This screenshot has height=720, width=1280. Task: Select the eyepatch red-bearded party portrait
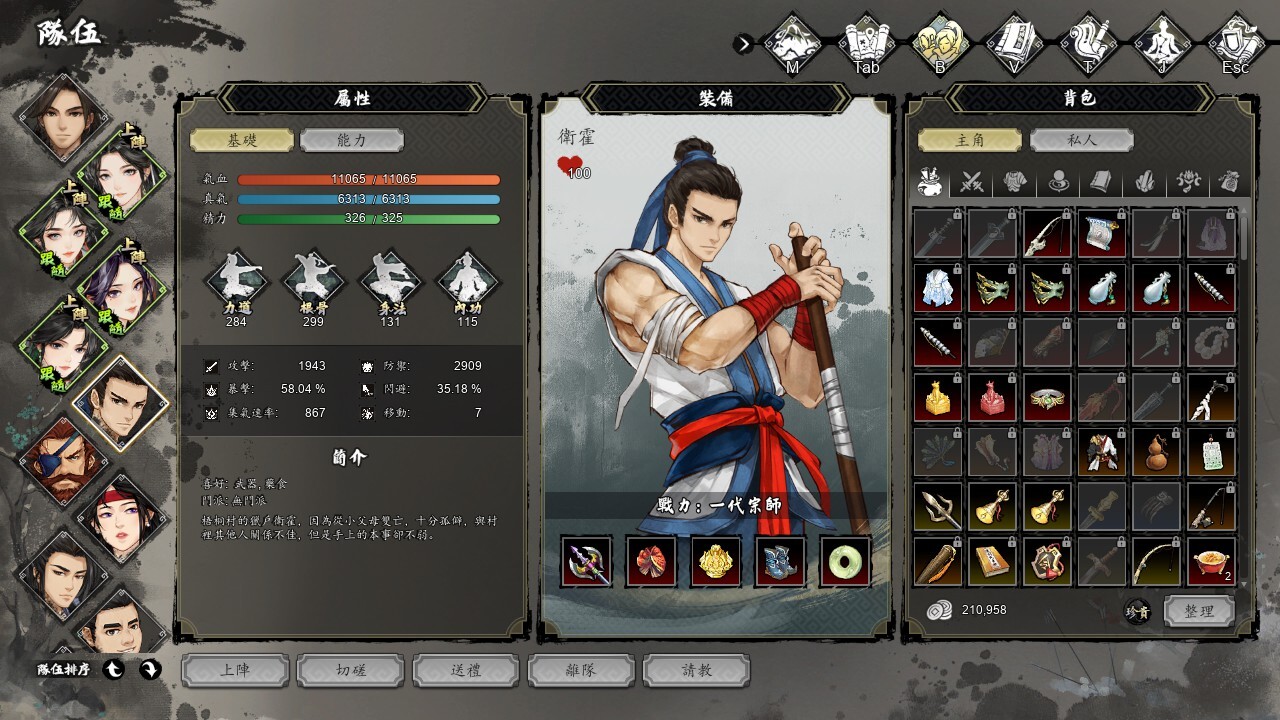62,460
